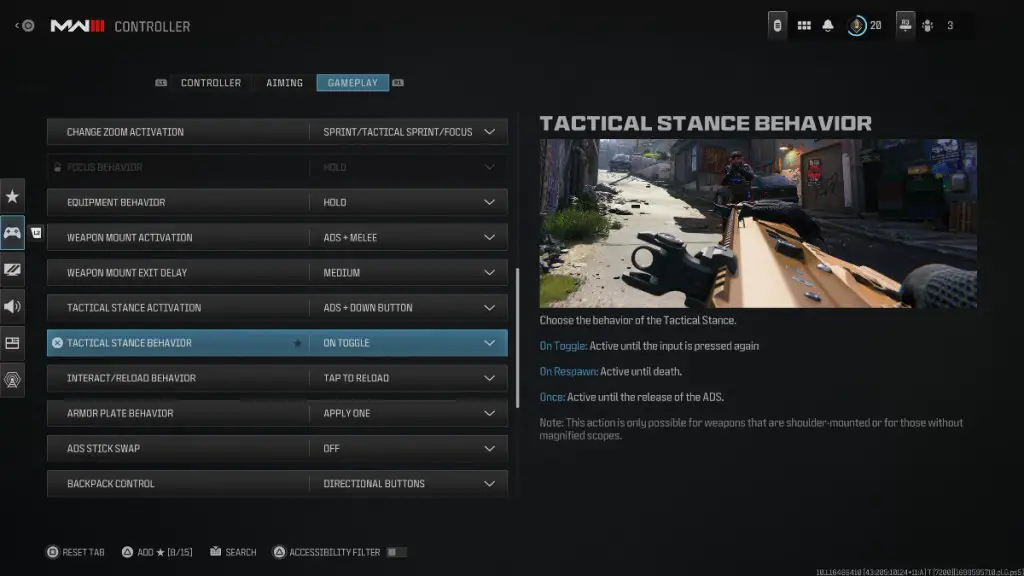Select the Gameplay tab
Screen dimensions: 1024x576
coord(352,83)
